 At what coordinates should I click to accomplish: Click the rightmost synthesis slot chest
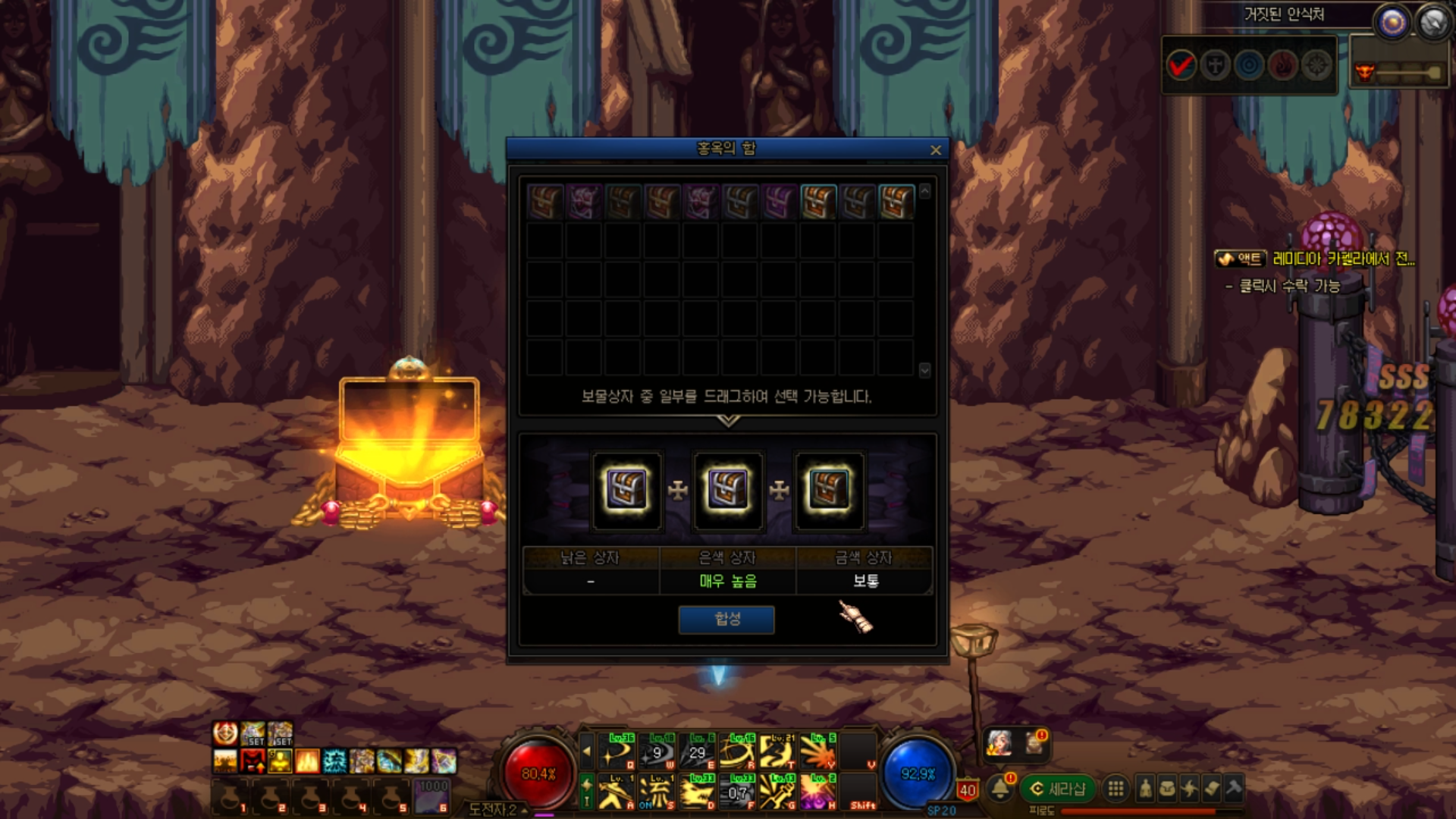[828, 489]
